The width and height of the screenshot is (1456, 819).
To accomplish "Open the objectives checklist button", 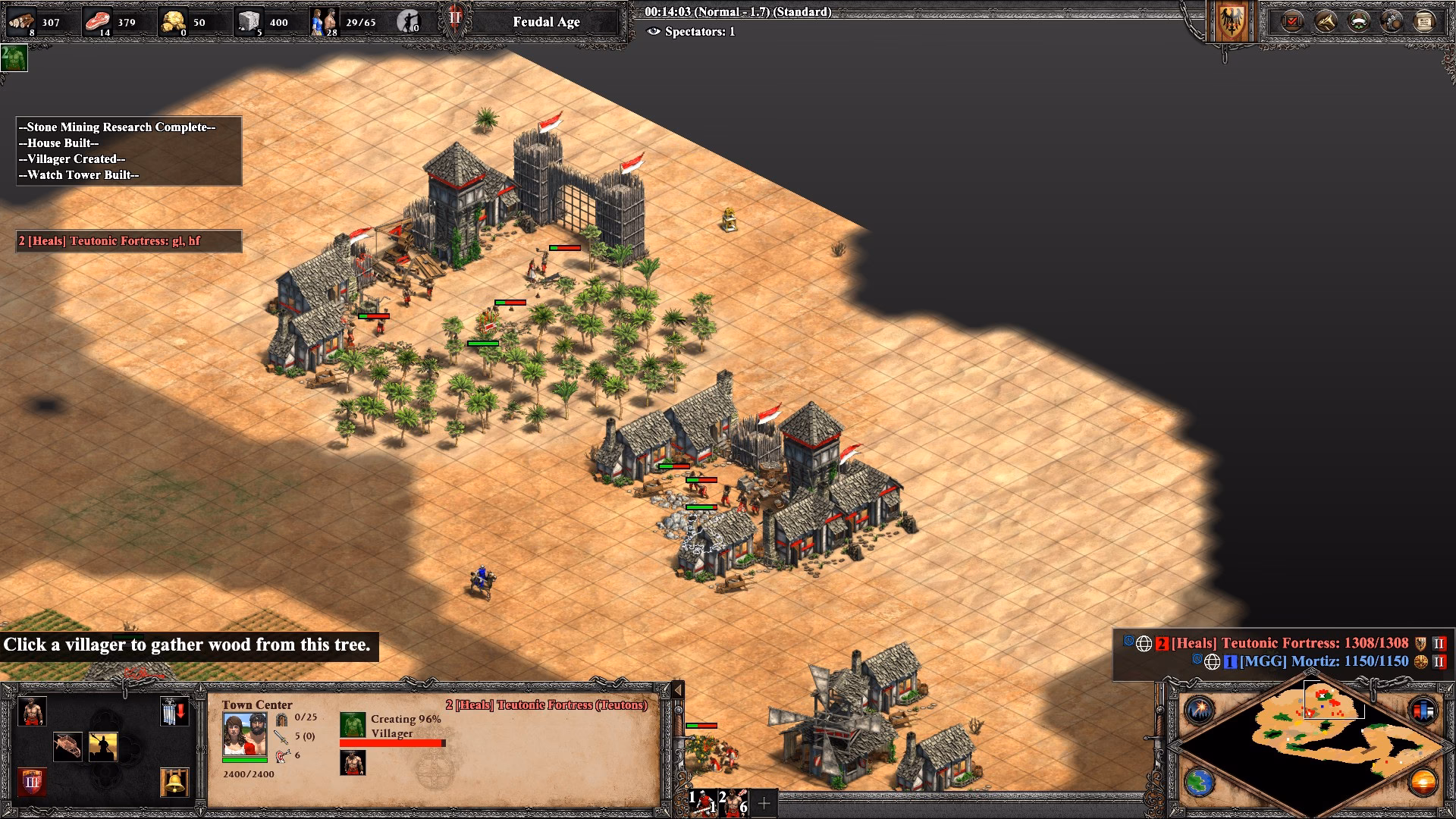I will coord(1291,21).
